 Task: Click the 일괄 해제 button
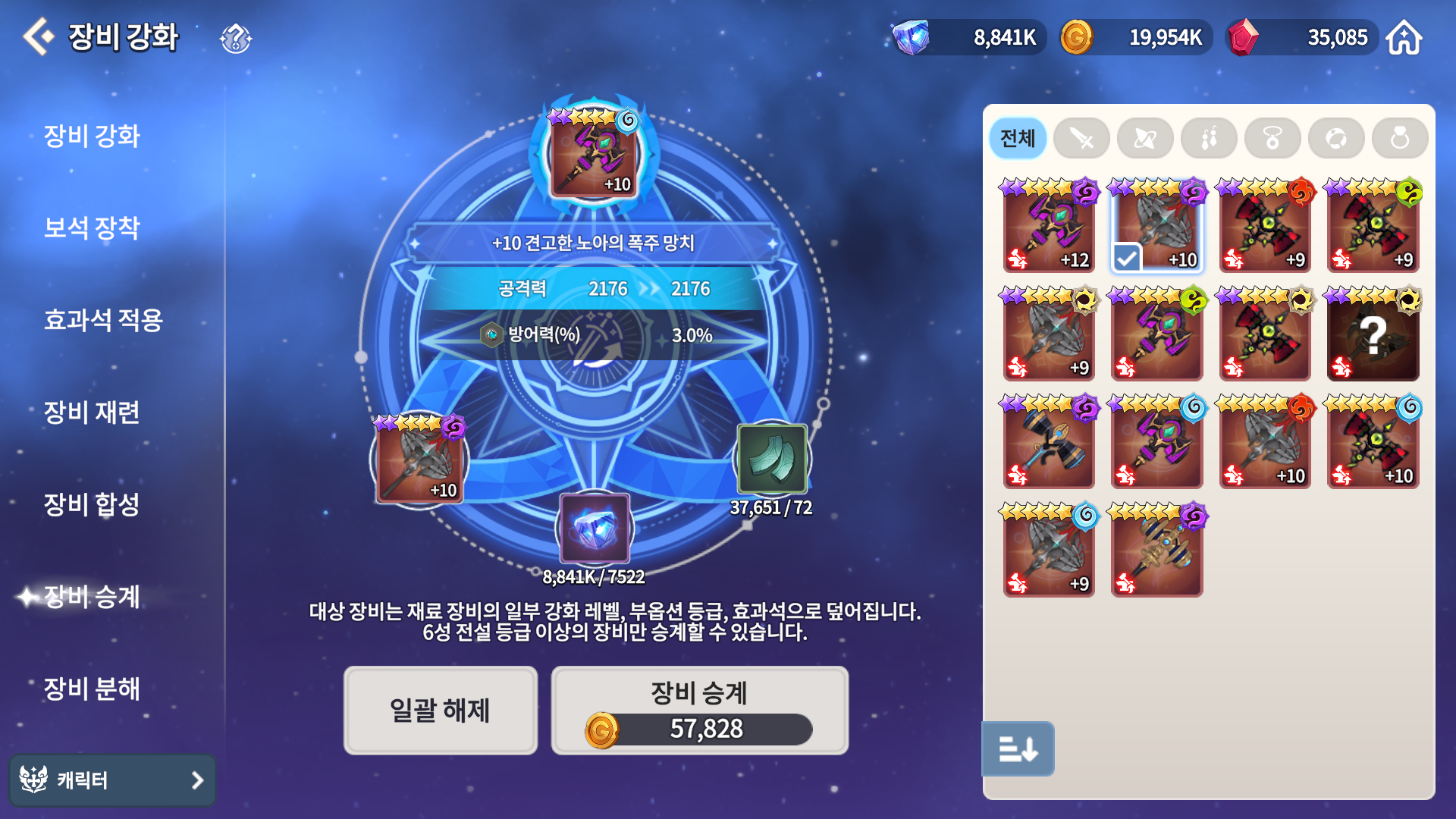(440, 711)
